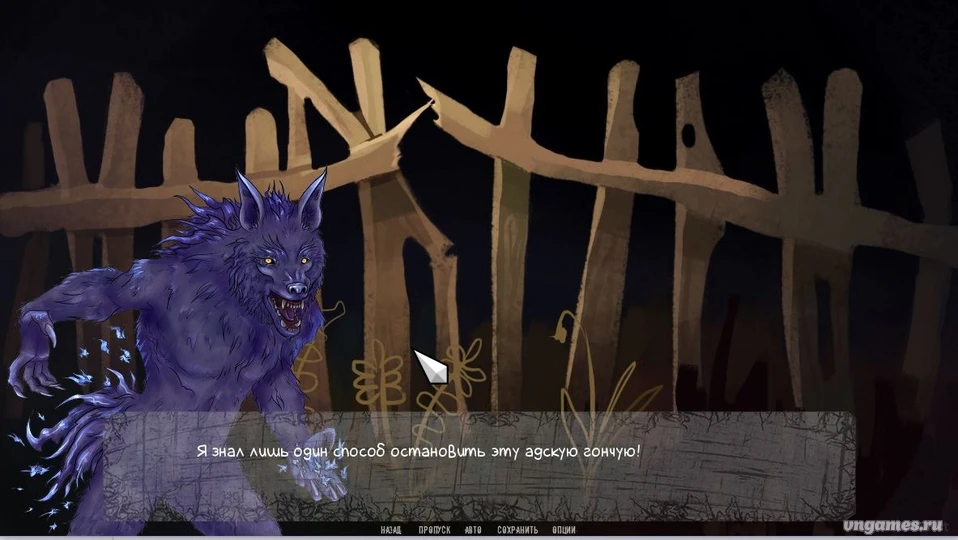Click the НАЗАД (back) button
Image resolution: width=958 pixels, height=540 pixels.
tap(391, 530)
